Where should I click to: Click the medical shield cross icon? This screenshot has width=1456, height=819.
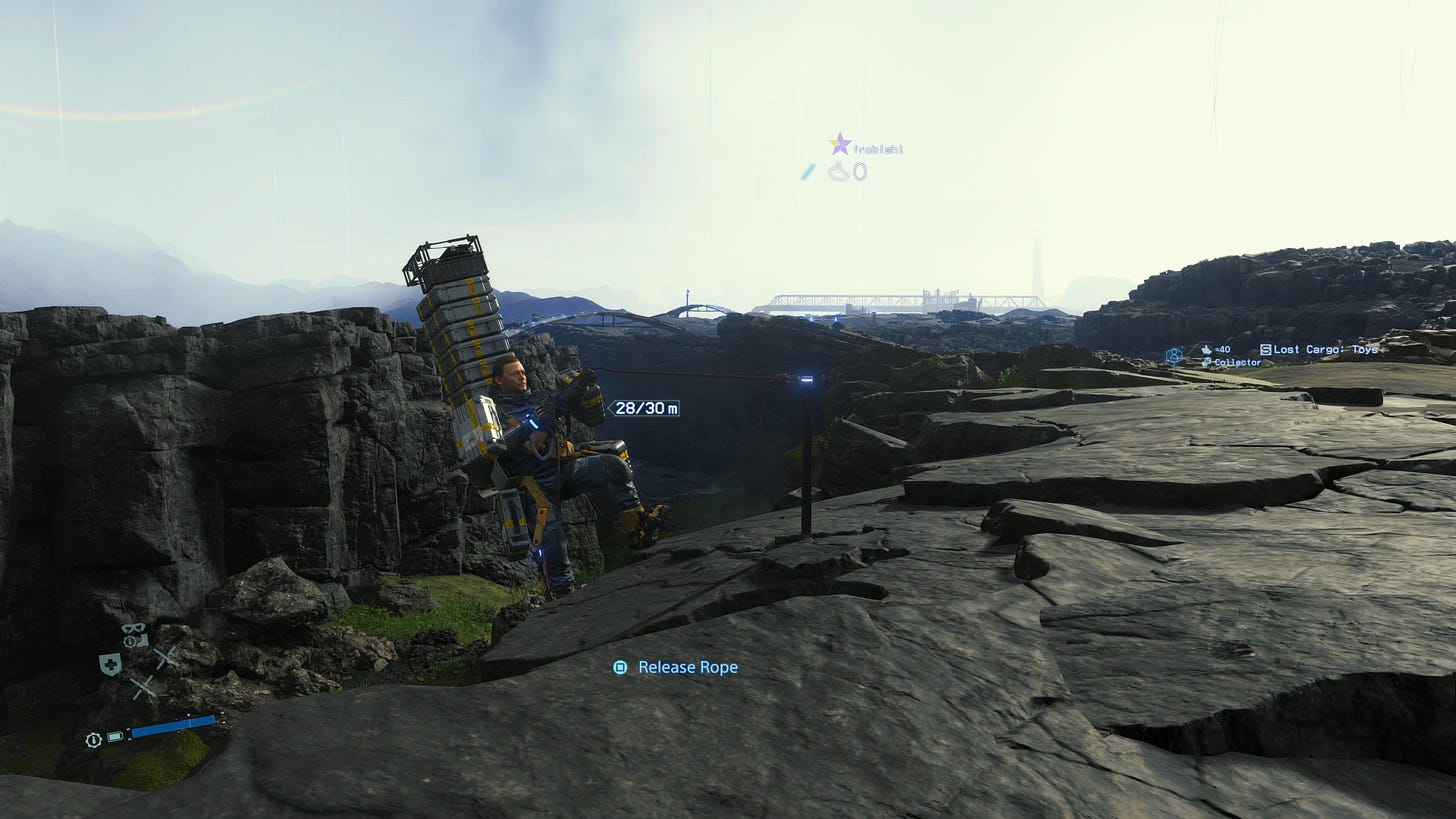[110, 662]
